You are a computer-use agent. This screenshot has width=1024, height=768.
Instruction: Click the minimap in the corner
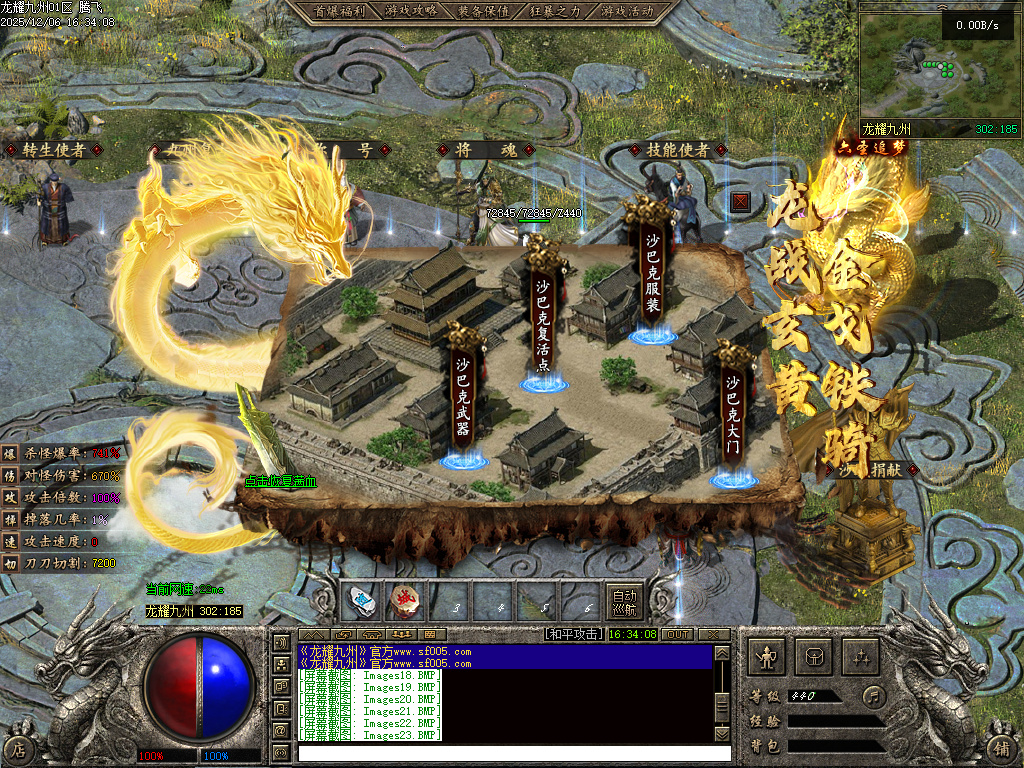tap(938, 67)
